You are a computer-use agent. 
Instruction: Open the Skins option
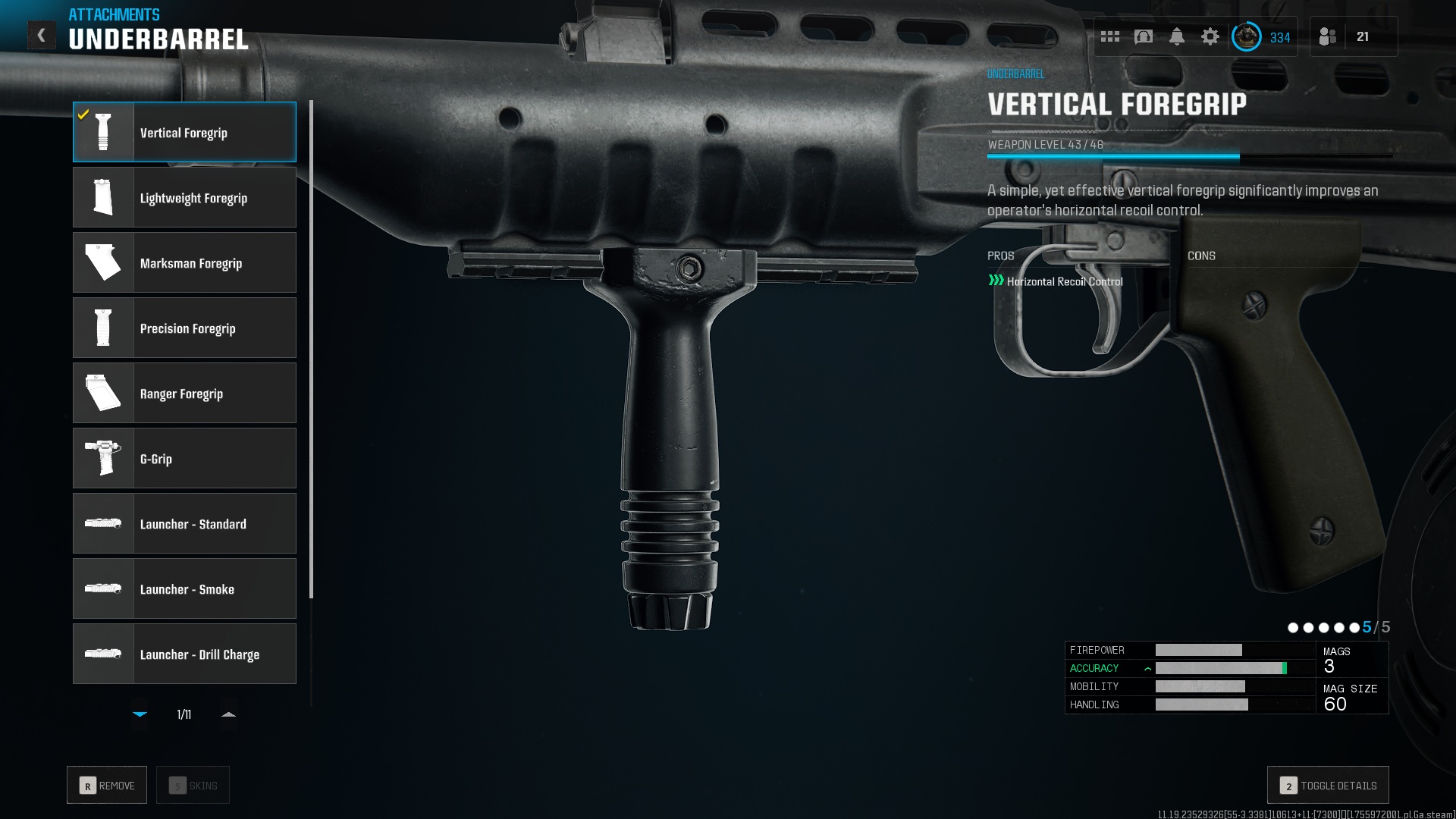(x=193, y=785)
